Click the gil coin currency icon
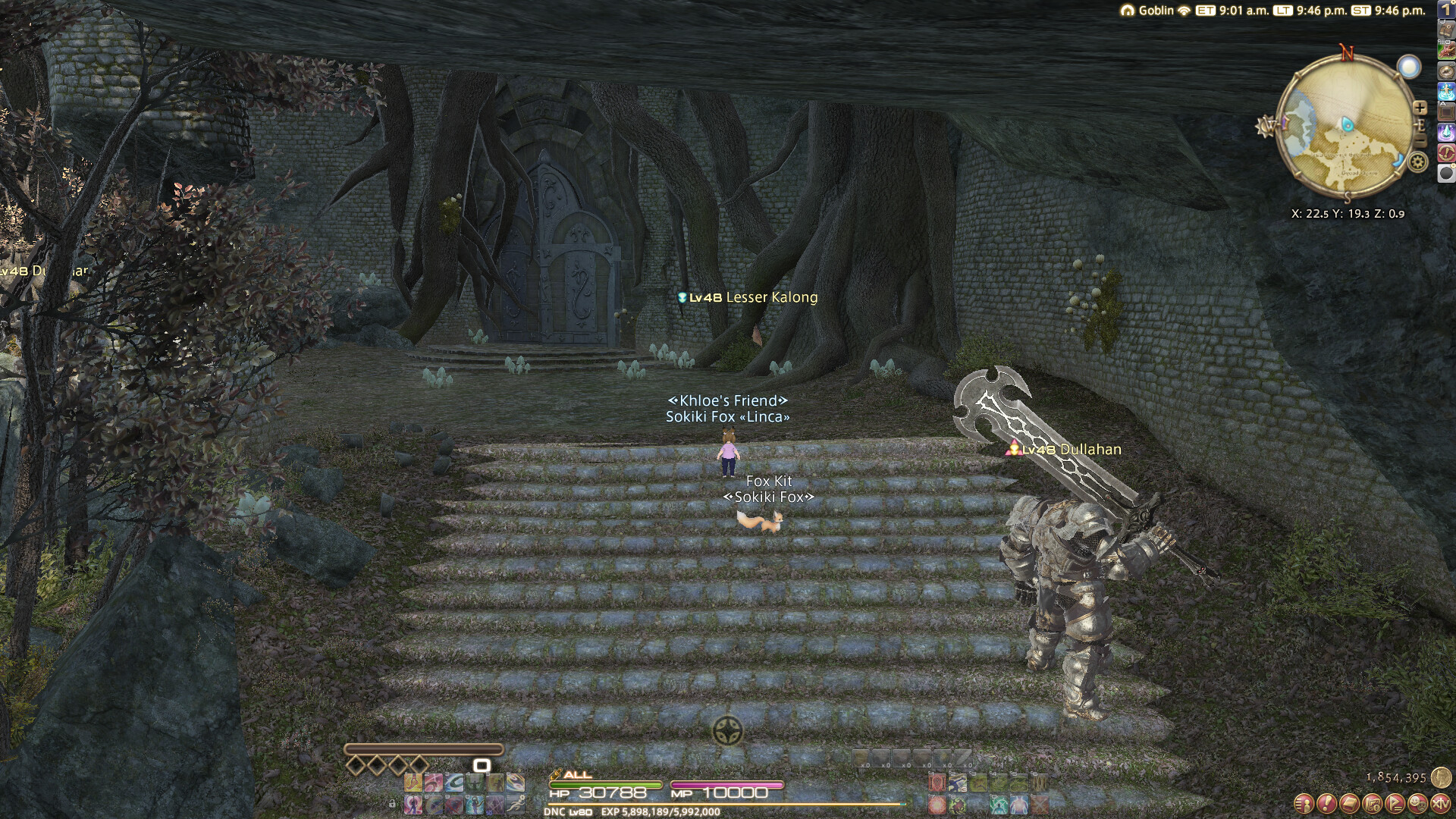This screenshot has height=819, width=1456. click(x=1441, y=777)
